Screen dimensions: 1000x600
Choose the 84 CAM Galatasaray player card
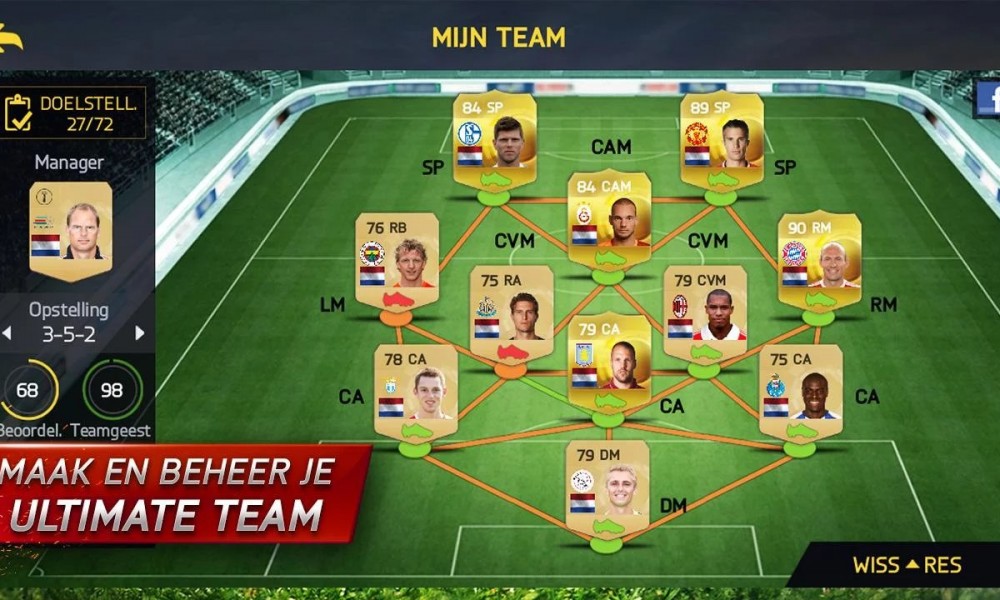609,216
